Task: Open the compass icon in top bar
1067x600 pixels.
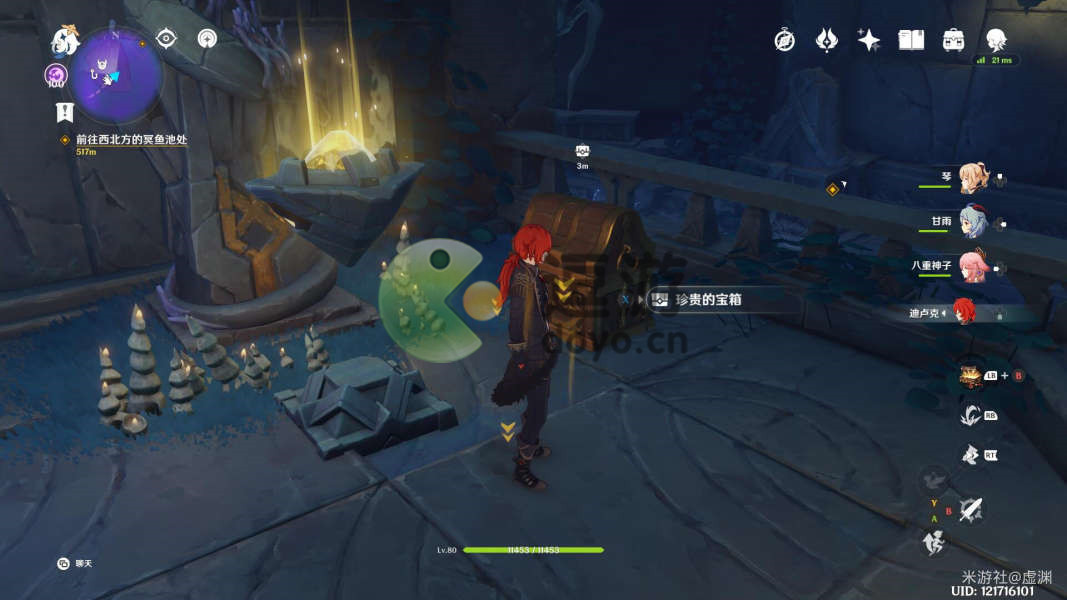Action: (785, 40)
